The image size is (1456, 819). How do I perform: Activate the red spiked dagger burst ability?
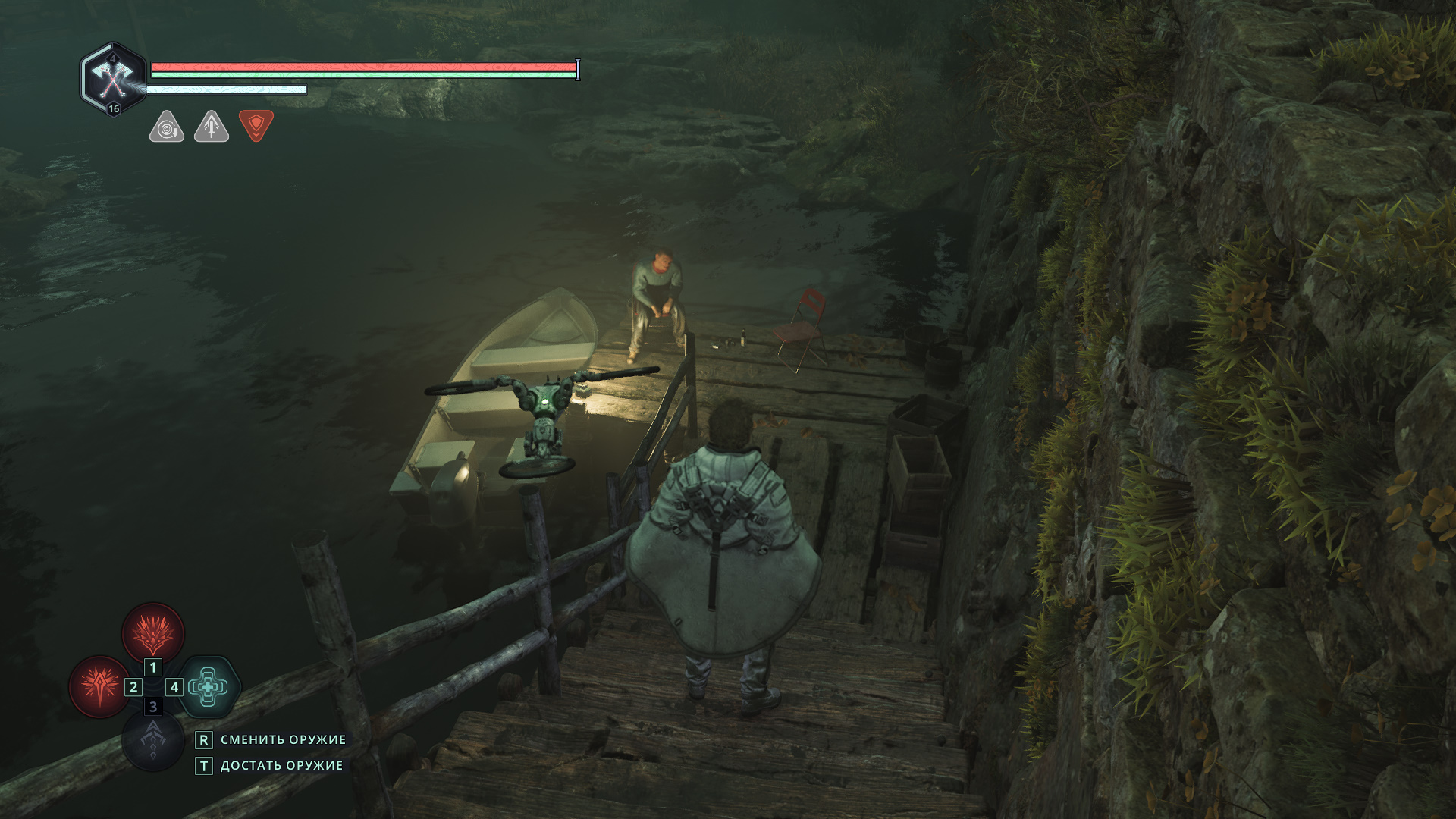[99, 686]
